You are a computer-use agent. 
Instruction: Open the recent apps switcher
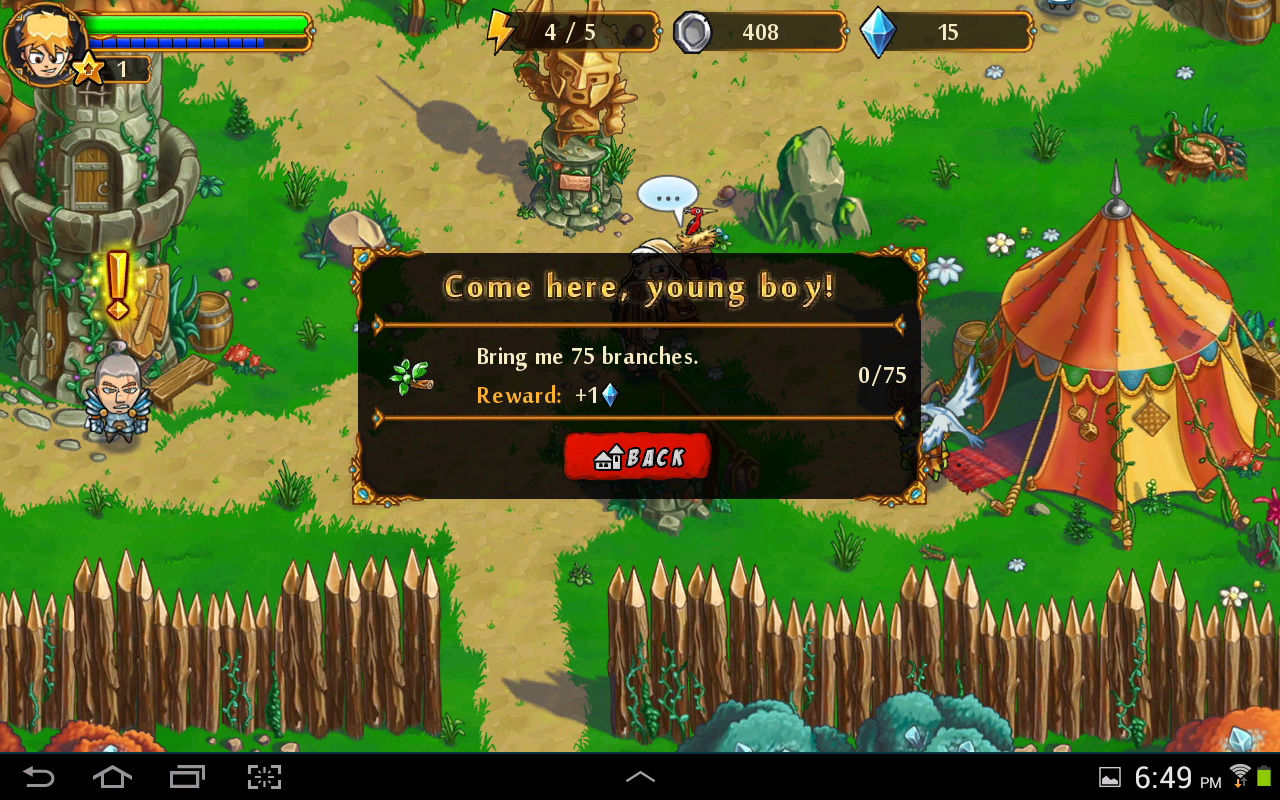coord(187,777)
